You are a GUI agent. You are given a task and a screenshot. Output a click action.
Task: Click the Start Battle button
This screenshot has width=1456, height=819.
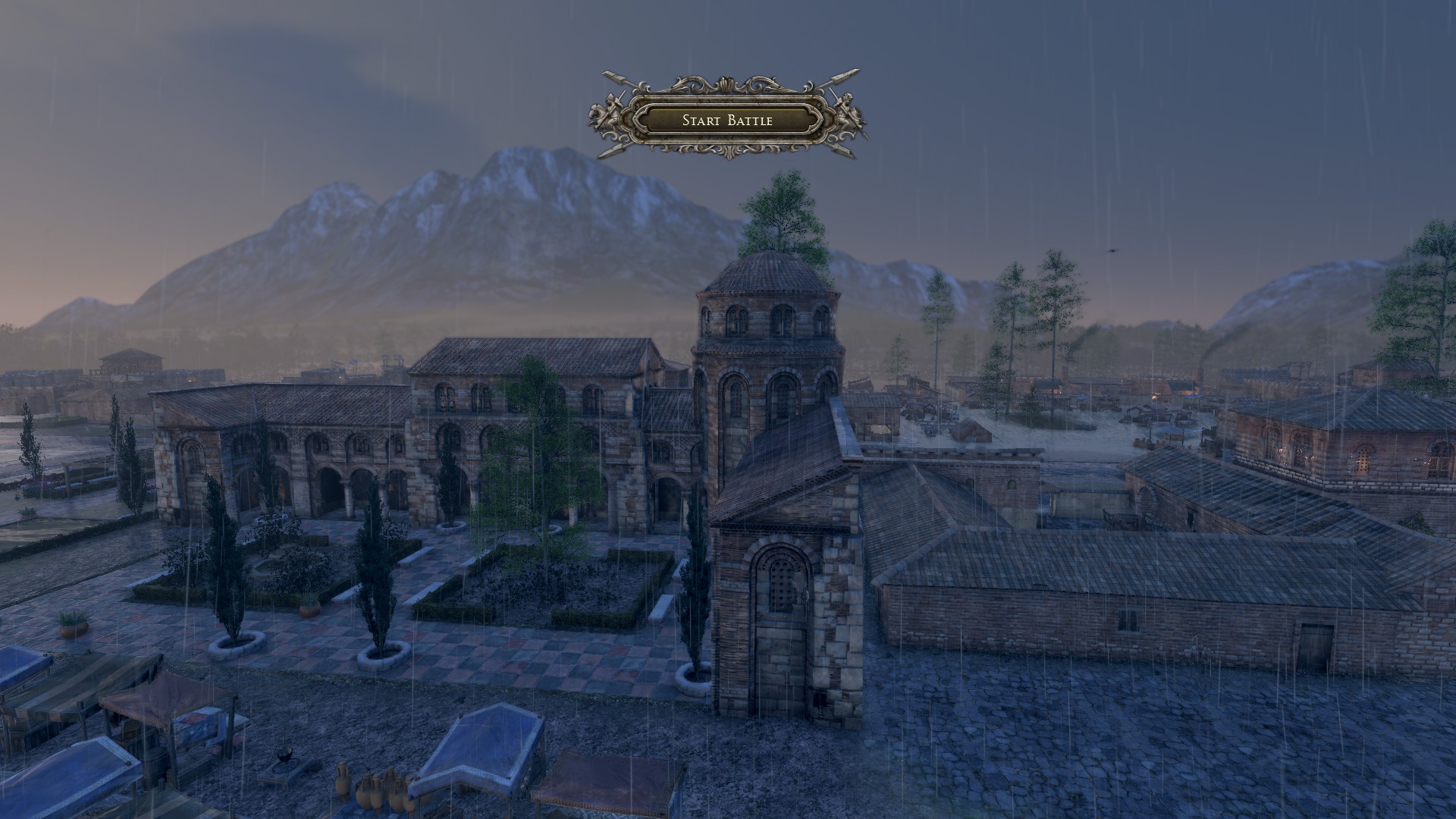[x=727, y=120]
